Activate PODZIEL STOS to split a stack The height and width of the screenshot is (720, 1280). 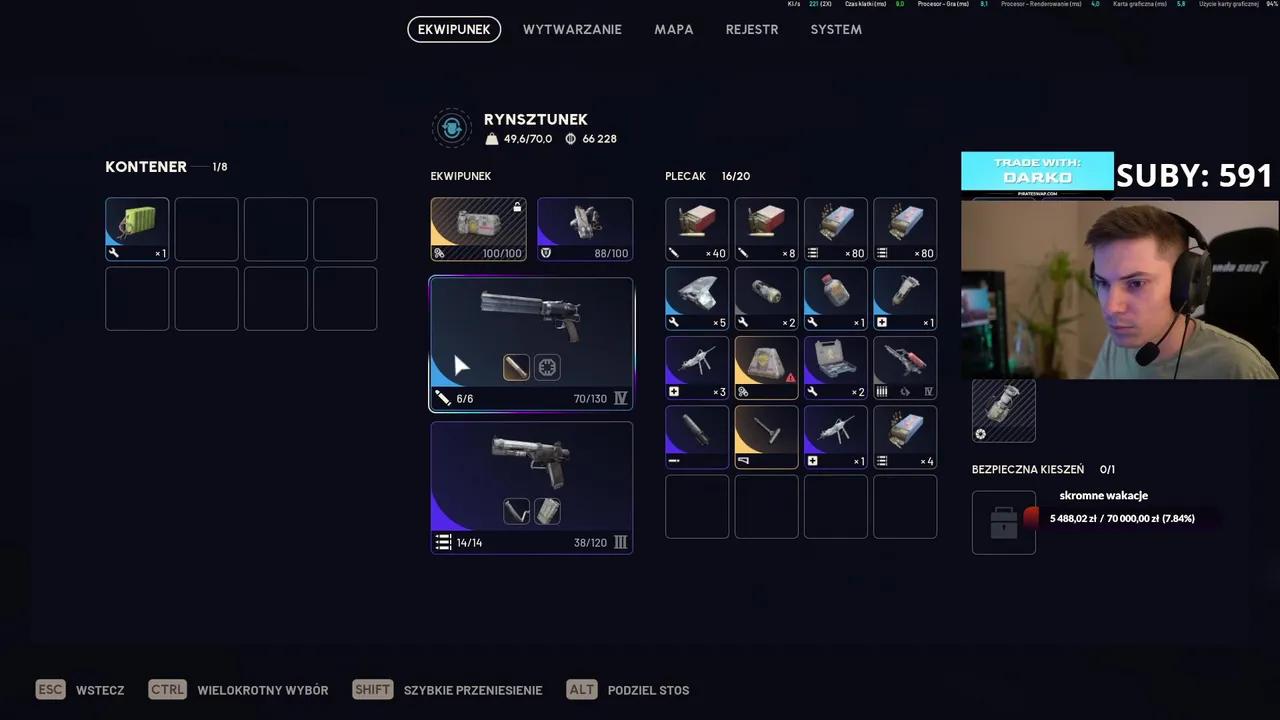tap(648, 690)
